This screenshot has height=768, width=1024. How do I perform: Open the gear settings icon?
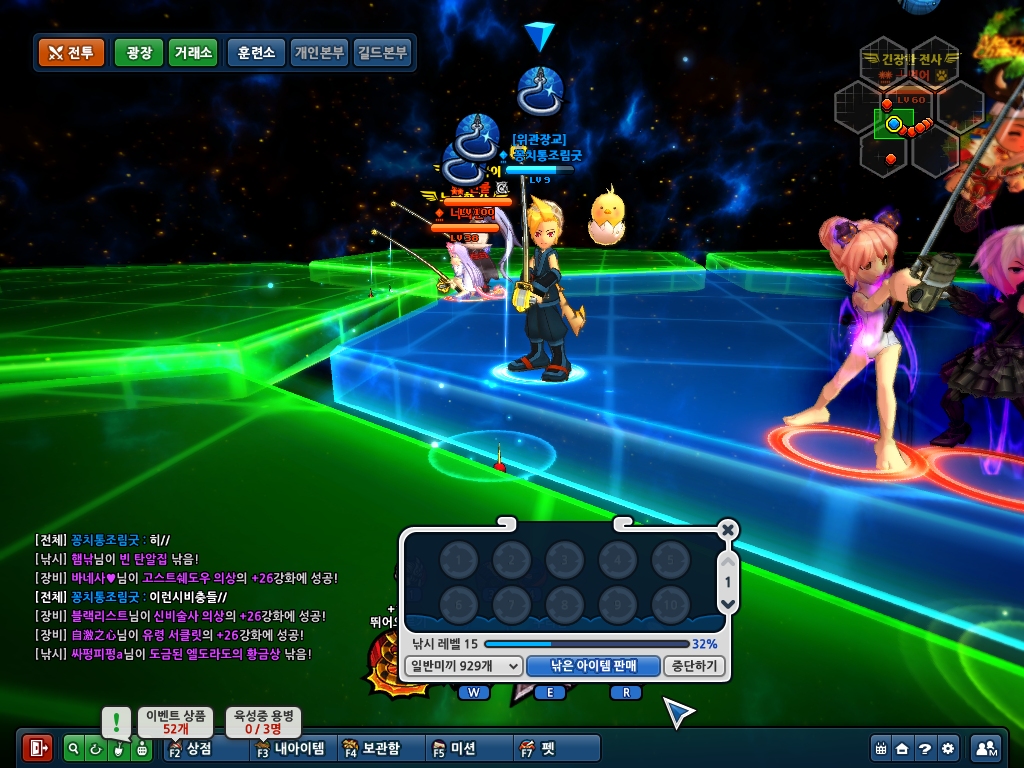tap(948, 748)
